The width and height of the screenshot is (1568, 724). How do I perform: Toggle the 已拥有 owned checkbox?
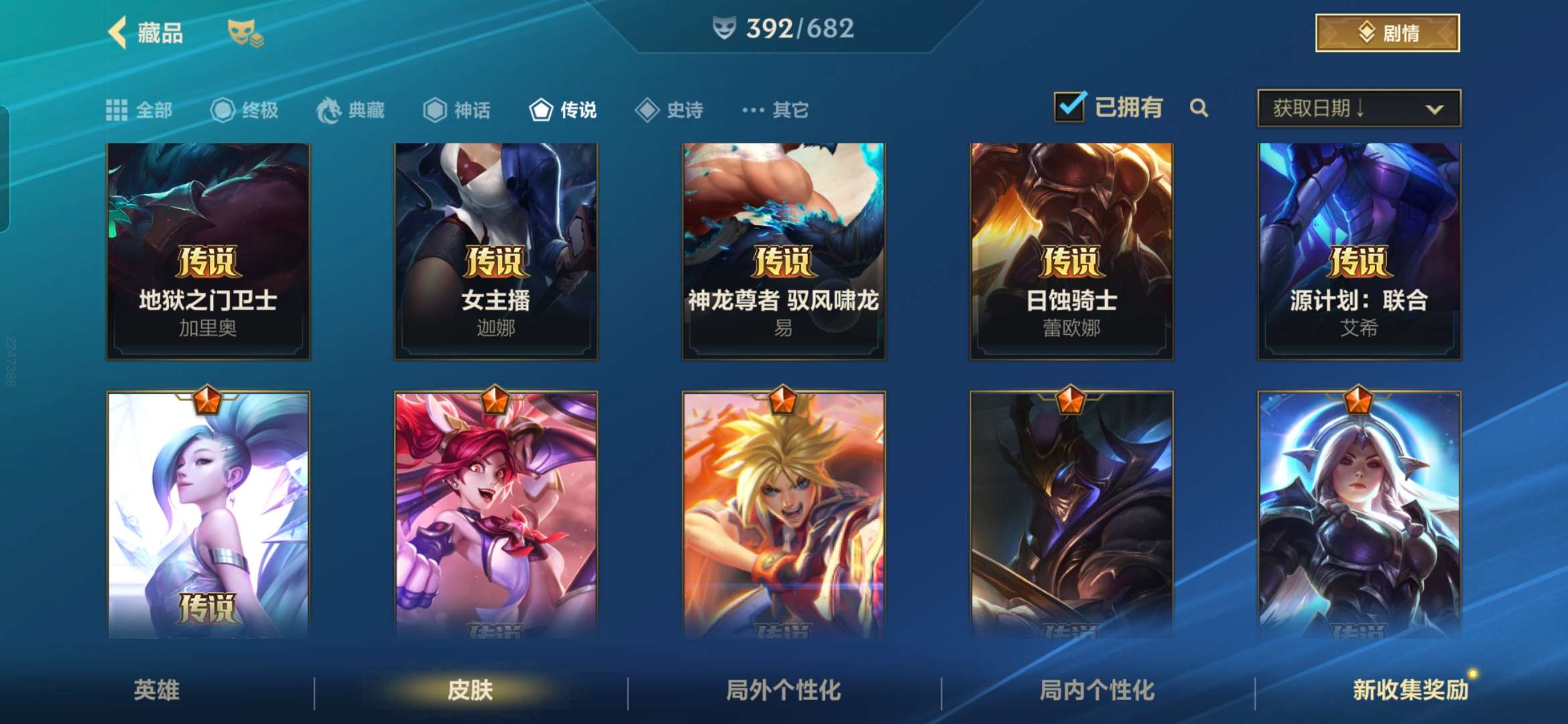click(x=1069, y=107)
